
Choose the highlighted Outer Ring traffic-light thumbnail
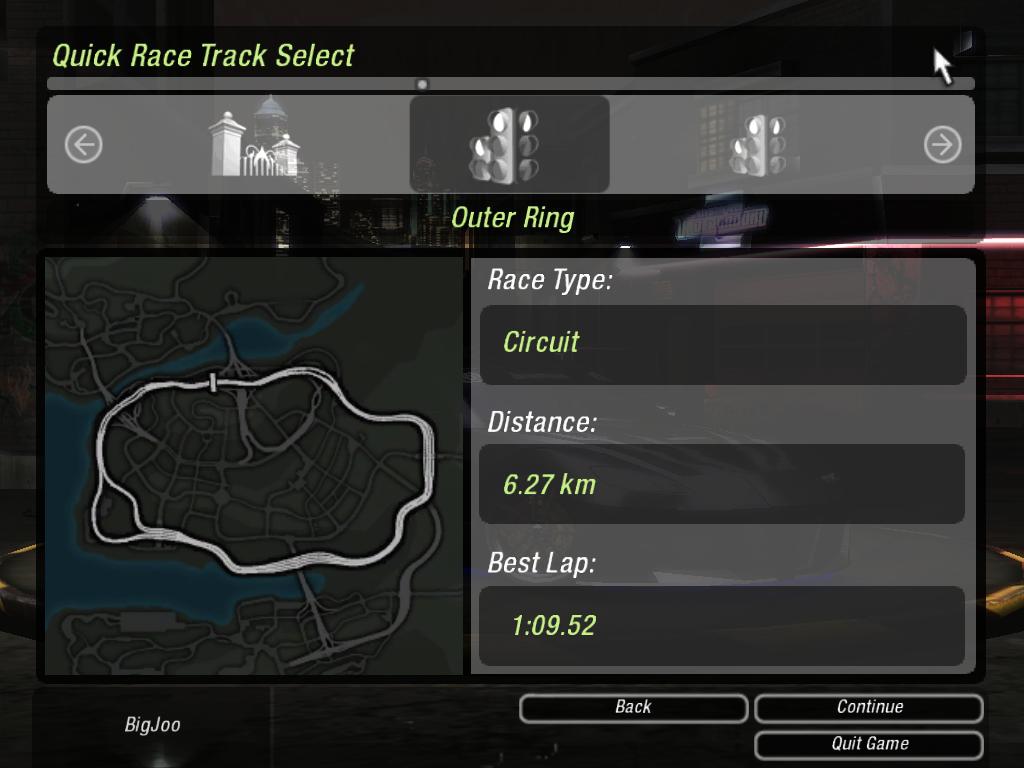point(509,144)
